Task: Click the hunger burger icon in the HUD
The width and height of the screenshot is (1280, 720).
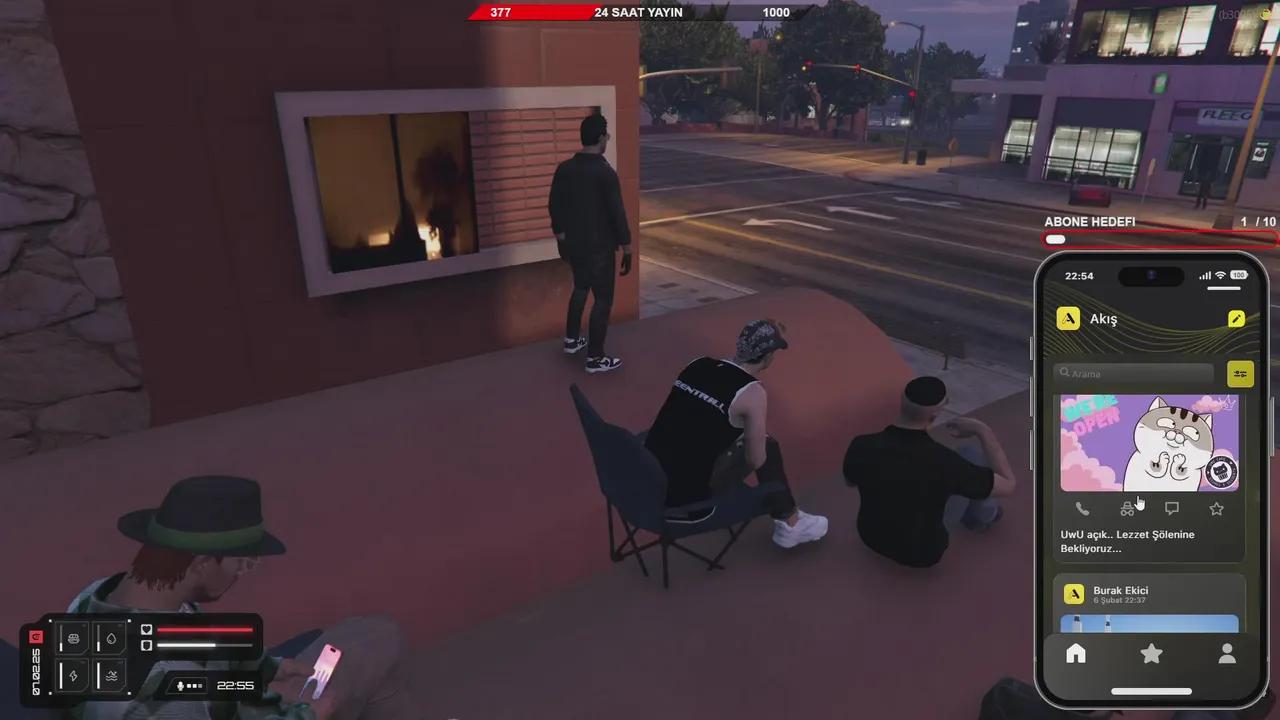Action: click(72, 638)
